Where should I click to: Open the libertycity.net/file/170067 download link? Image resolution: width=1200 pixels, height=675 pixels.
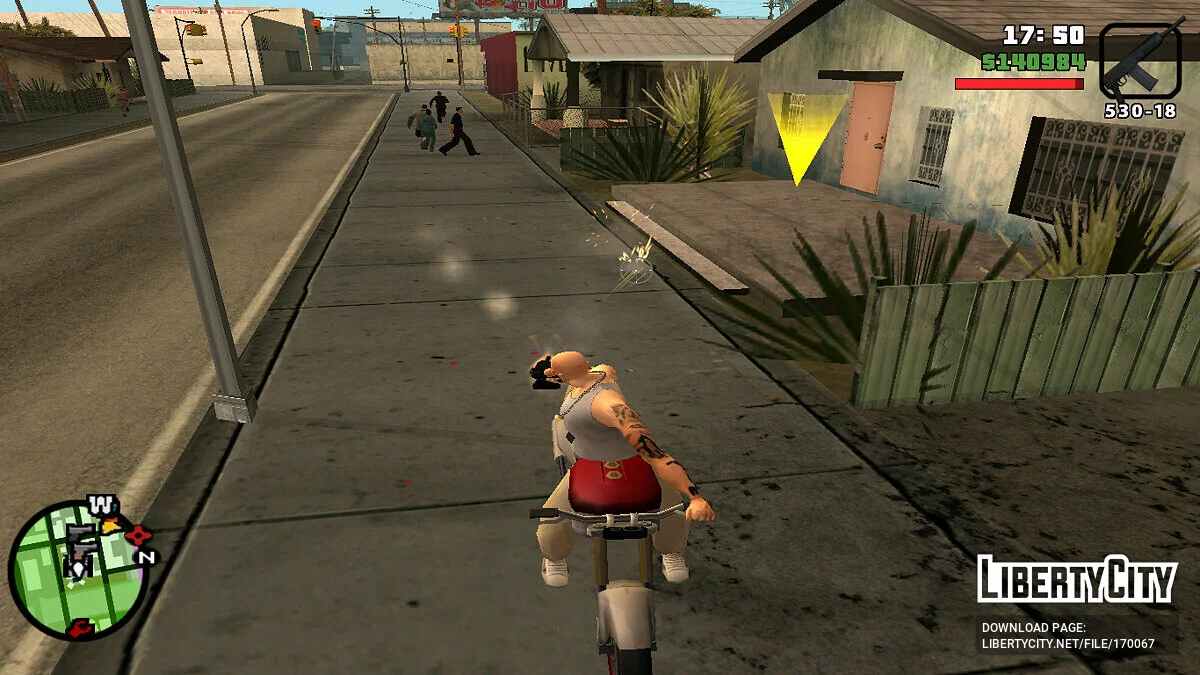pos(1068,644)
